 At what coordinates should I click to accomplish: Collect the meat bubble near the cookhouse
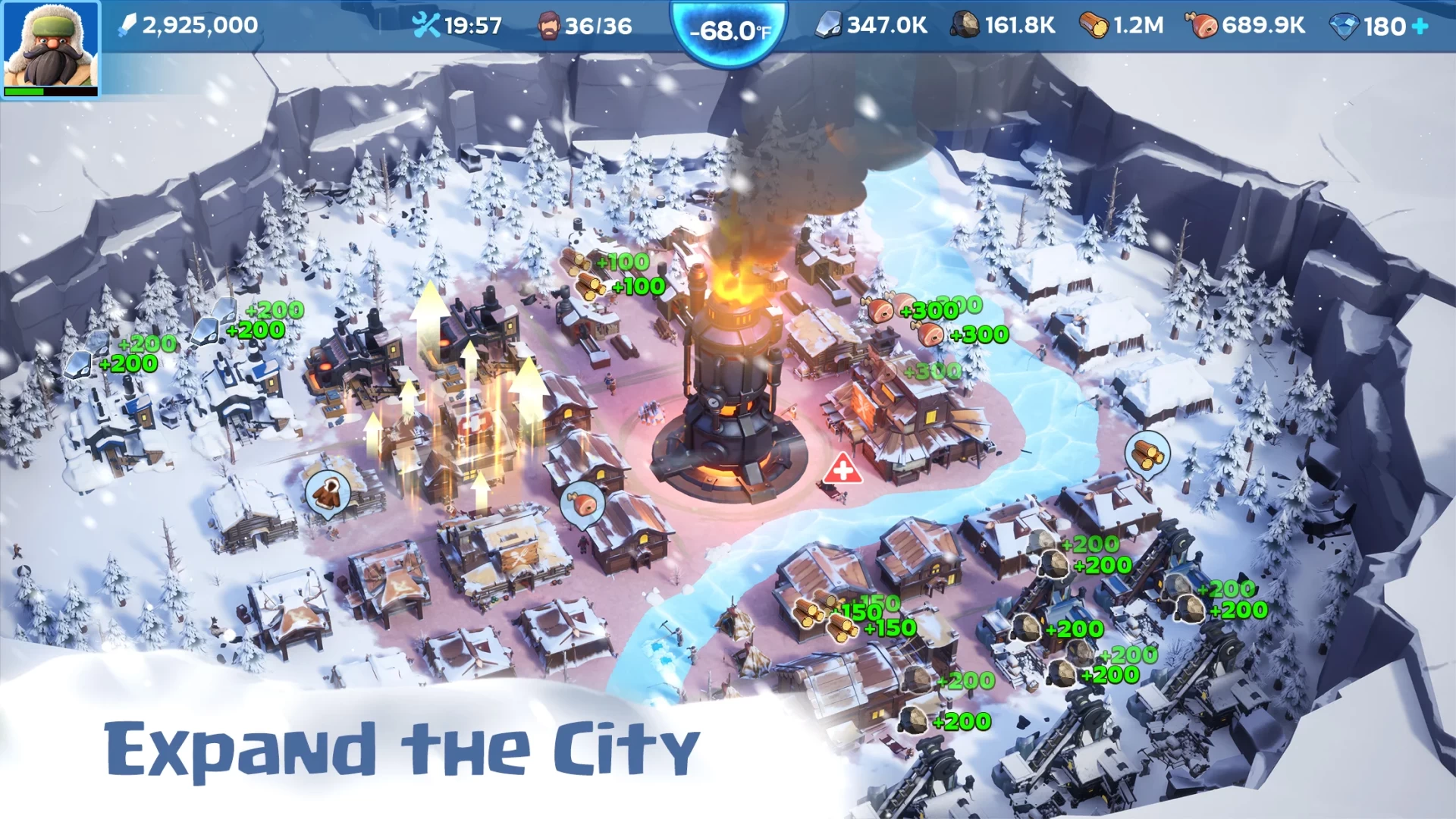point(582,503)
